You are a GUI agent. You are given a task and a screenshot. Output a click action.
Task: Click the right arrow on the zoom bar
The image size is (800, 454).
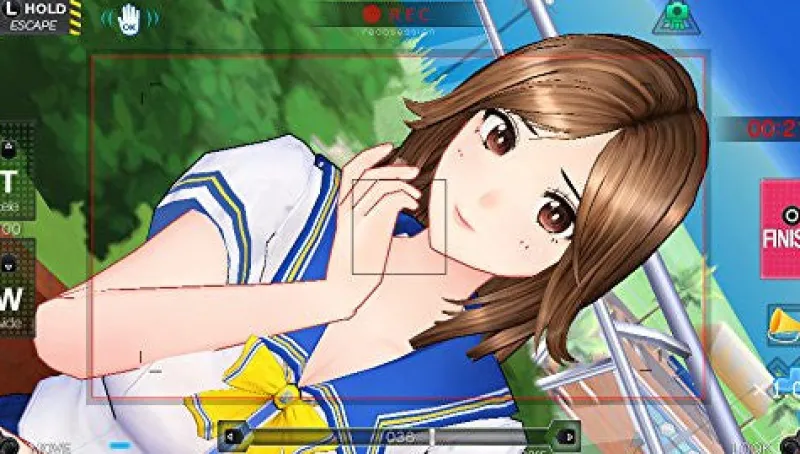(x=566, y=436)
